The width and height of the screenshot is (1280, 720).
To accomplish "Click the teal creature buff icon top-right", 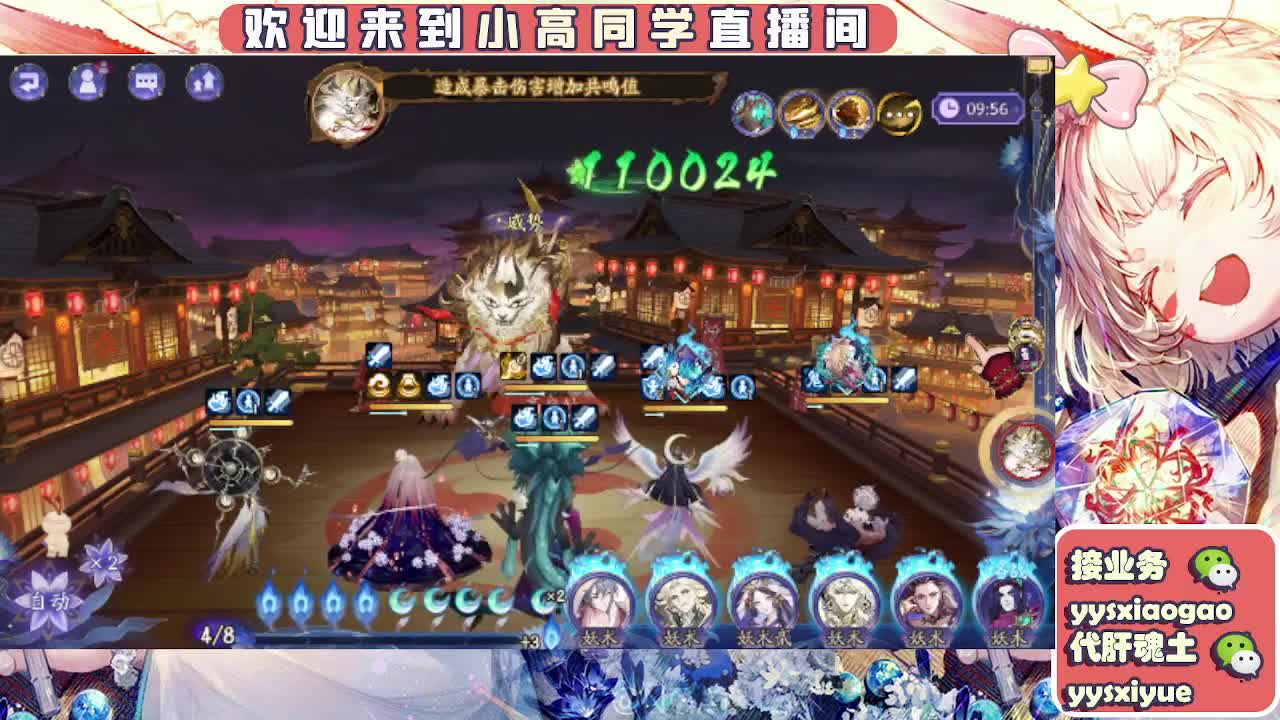I will point(752,111).
